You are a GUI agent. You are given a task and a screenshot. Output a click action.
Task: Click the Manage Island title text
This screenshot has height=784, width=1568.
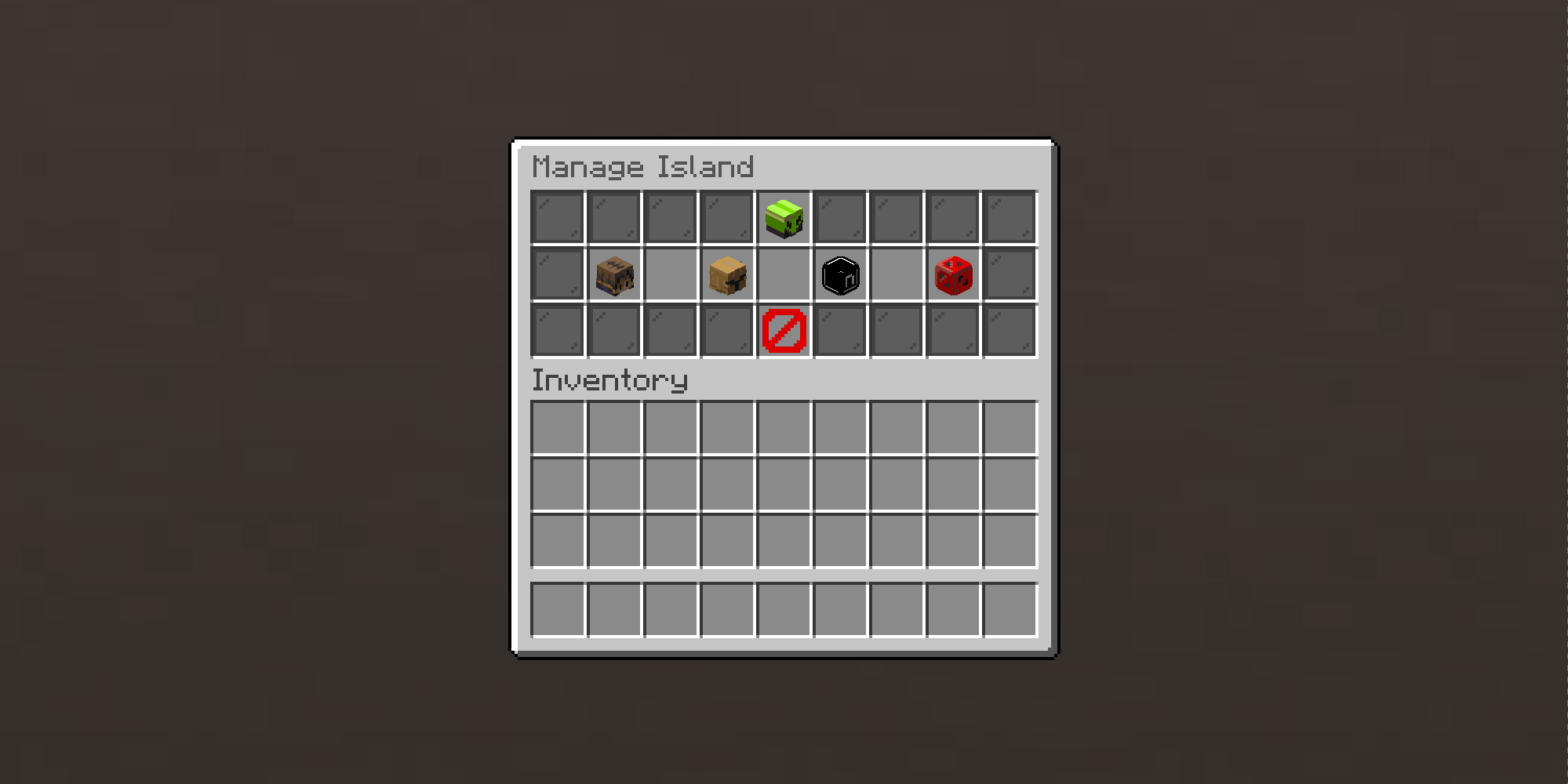click(x=643, y=167)
